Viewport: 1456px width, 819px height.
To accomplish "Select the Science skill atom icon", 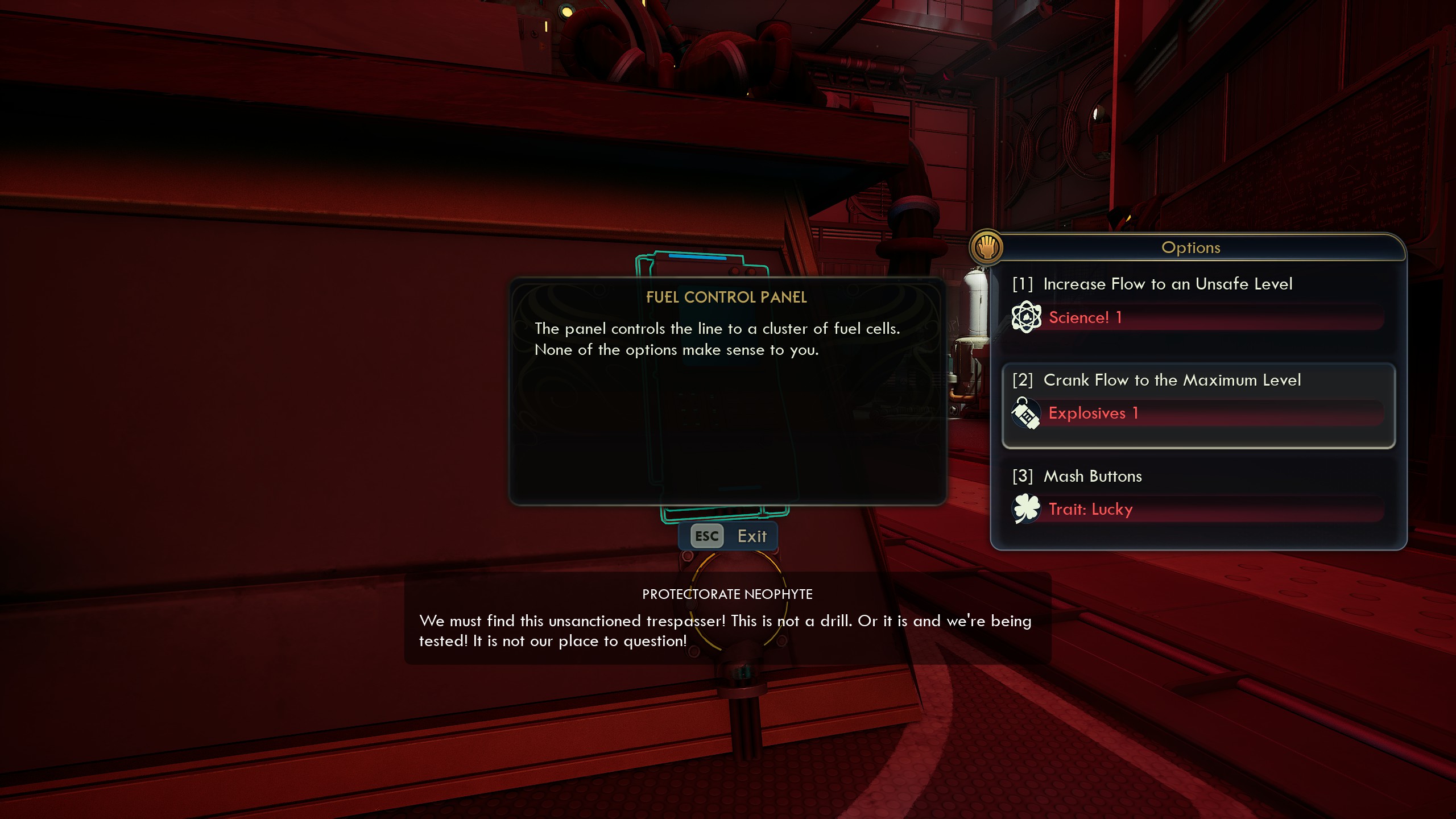I will [x=1027, y=317].
